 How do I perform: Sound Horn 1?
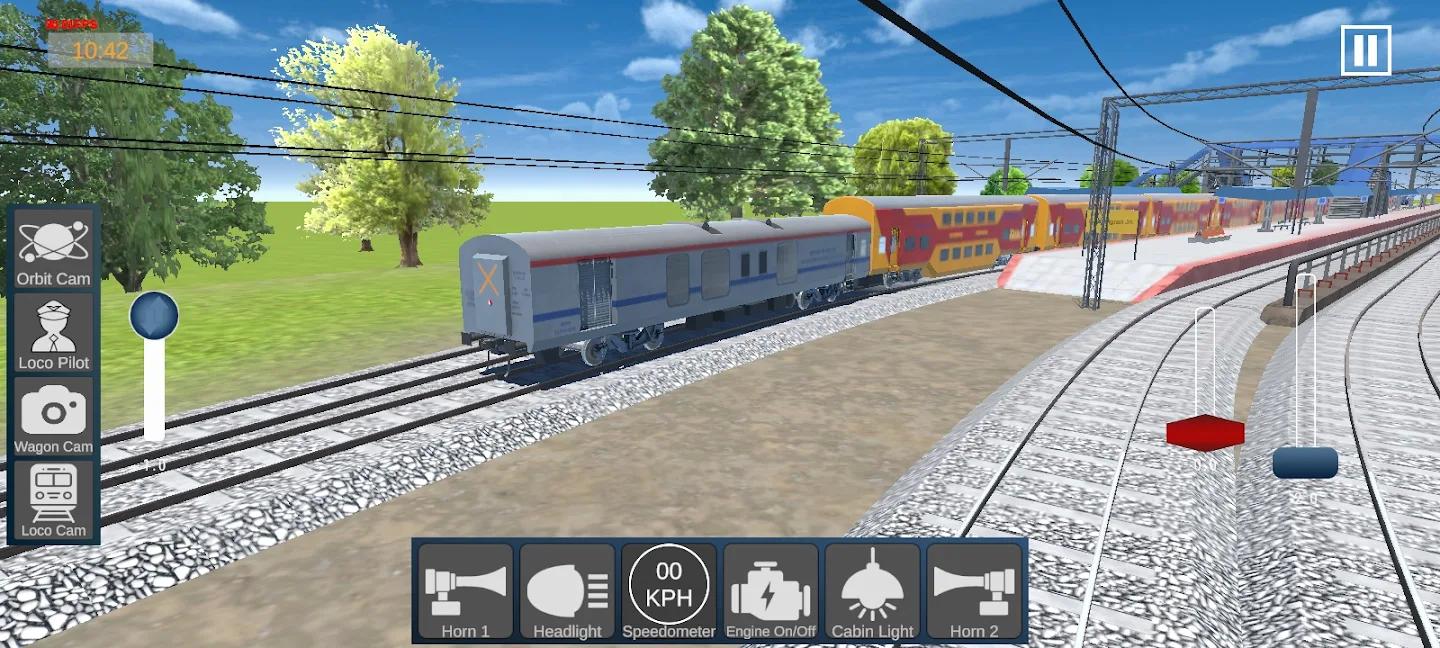[466, 592]
